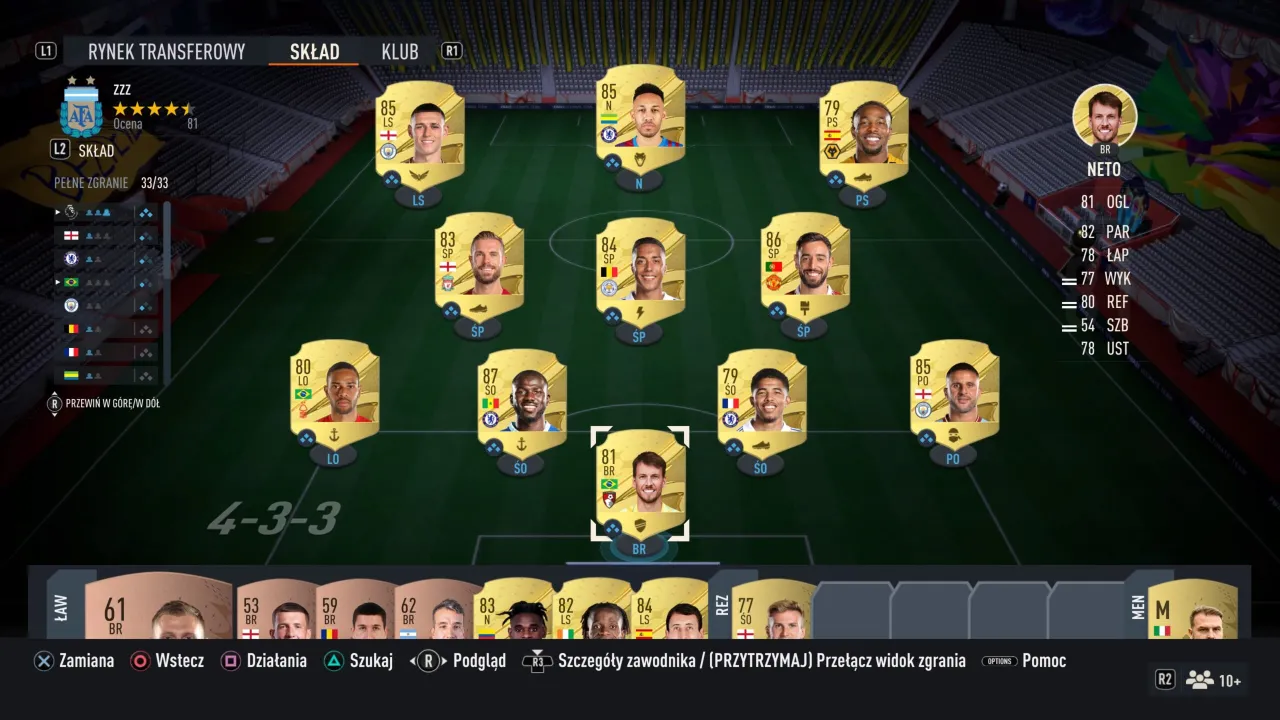Expand the Premier League chemistry row

pos(57,212)
